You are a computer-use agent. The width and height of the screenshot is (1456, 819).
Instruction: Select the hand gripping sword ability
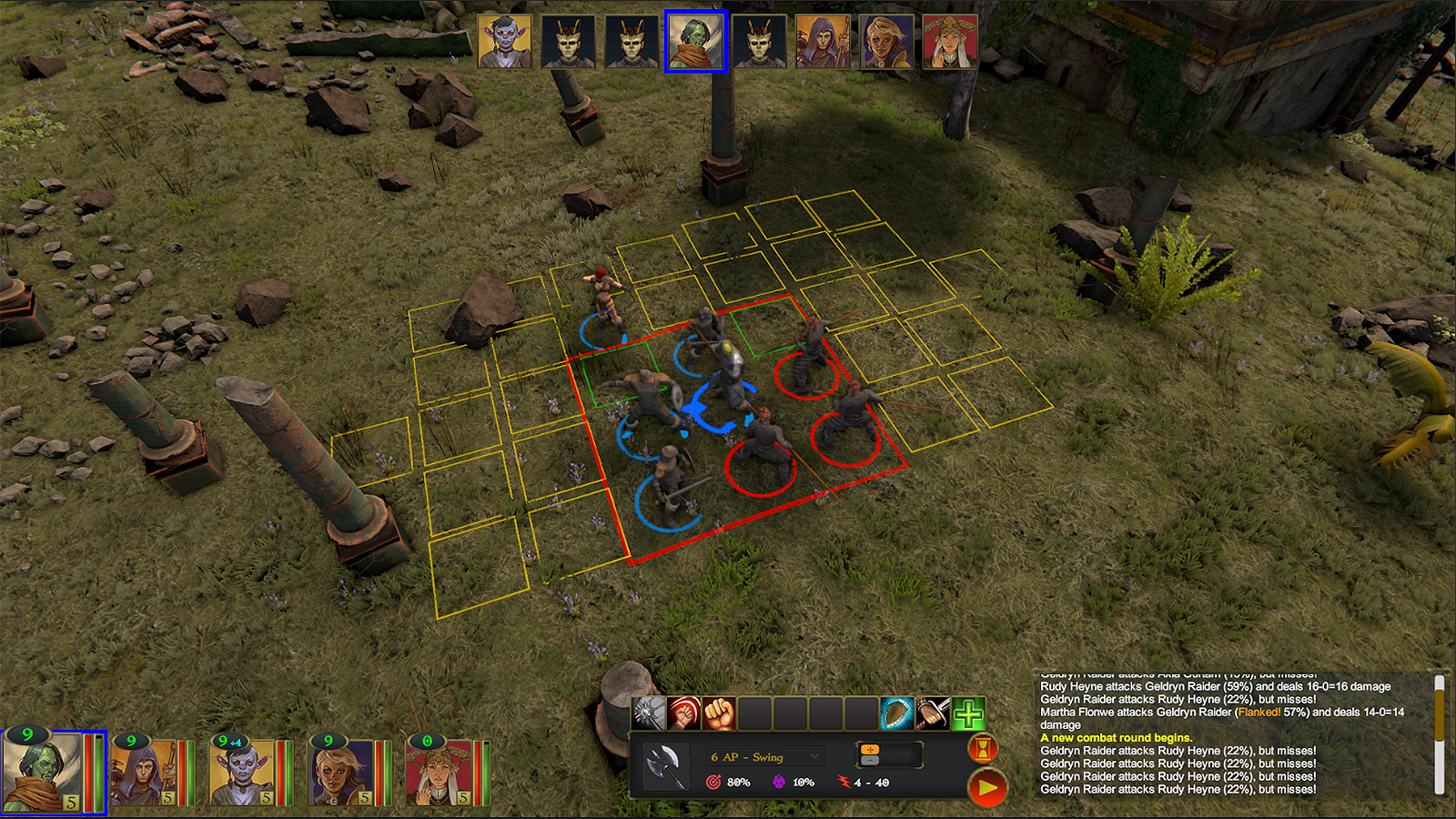click(932, 714)
